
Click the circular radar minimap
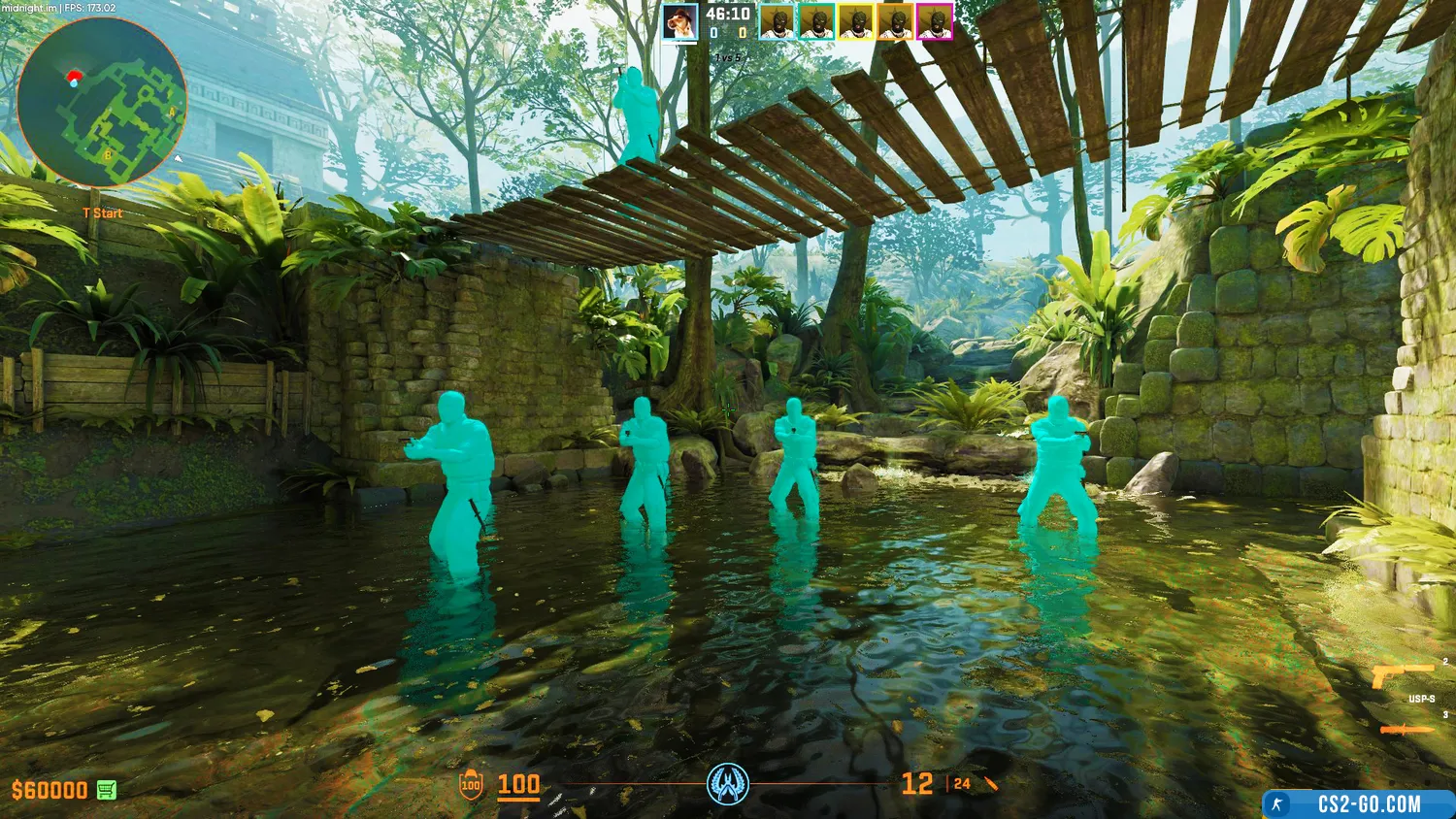(102, 102)
